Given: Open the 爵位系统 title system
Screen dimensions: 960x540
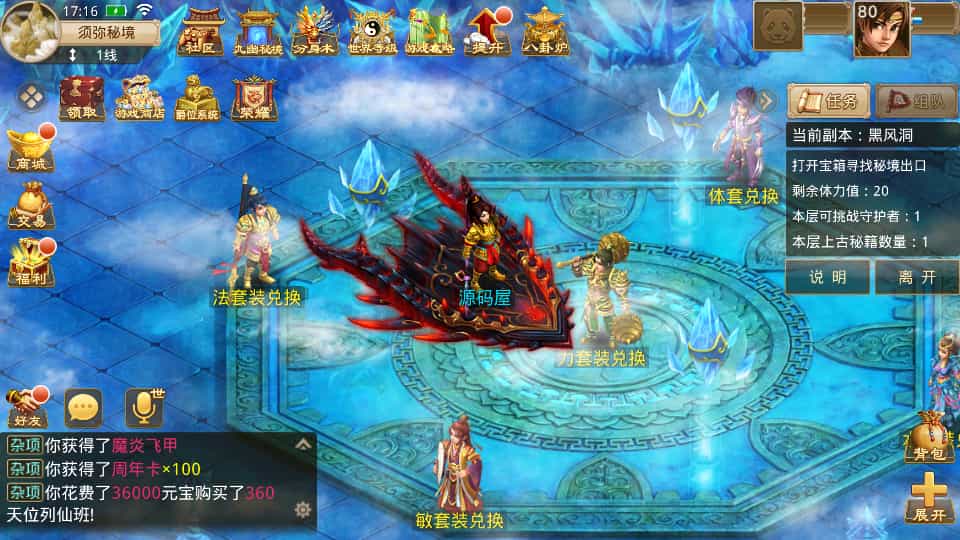Looking at the screenshot, I should [x=196, y=98].
